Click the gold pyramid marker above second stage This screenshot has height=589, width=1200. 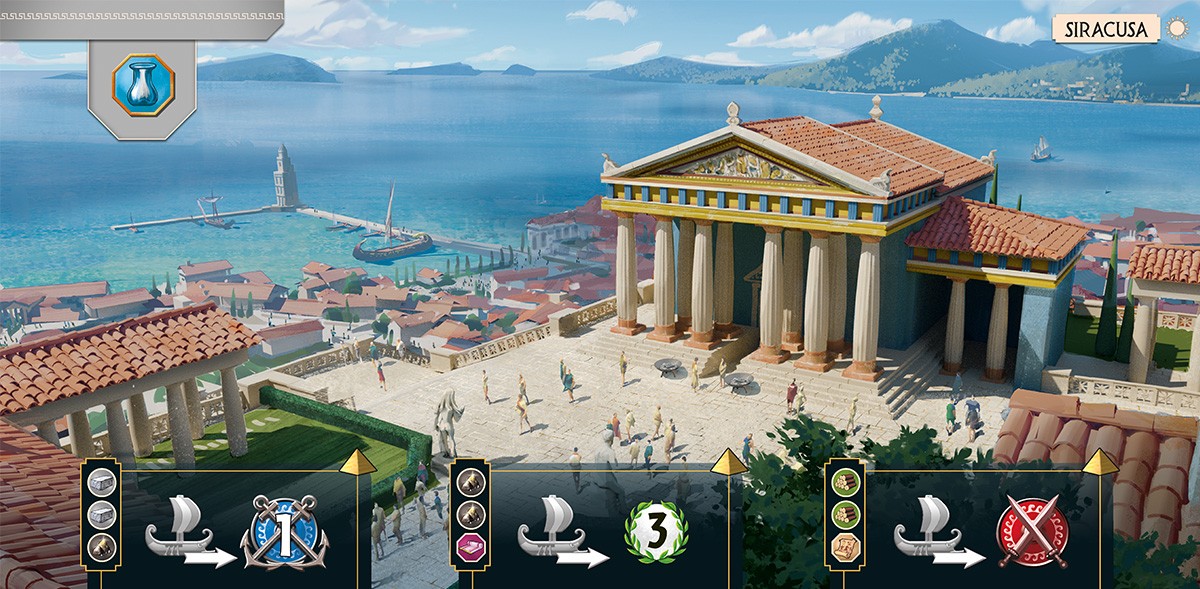click(x=730, y=462)
